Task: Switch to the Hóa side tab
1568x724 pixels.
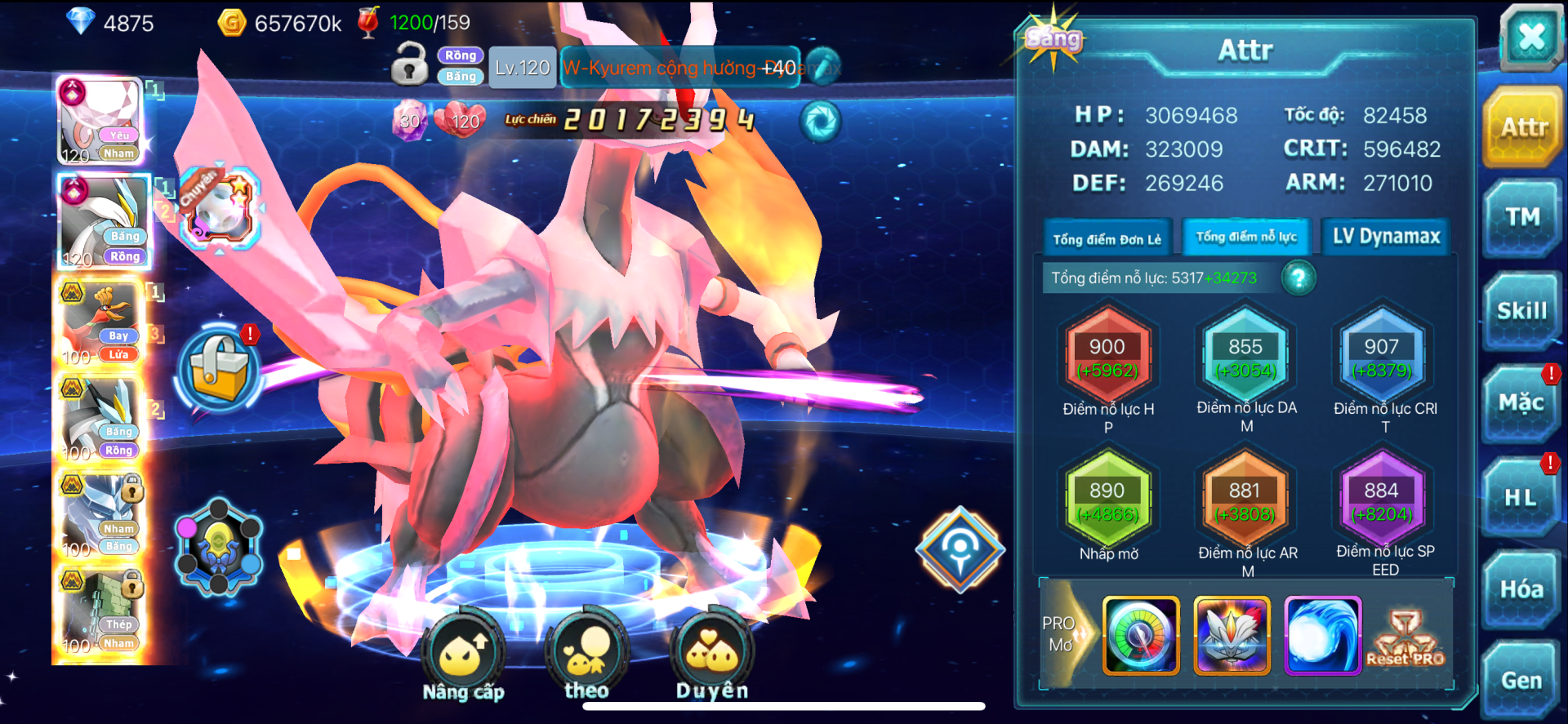Action: (x=1521, y=589)
